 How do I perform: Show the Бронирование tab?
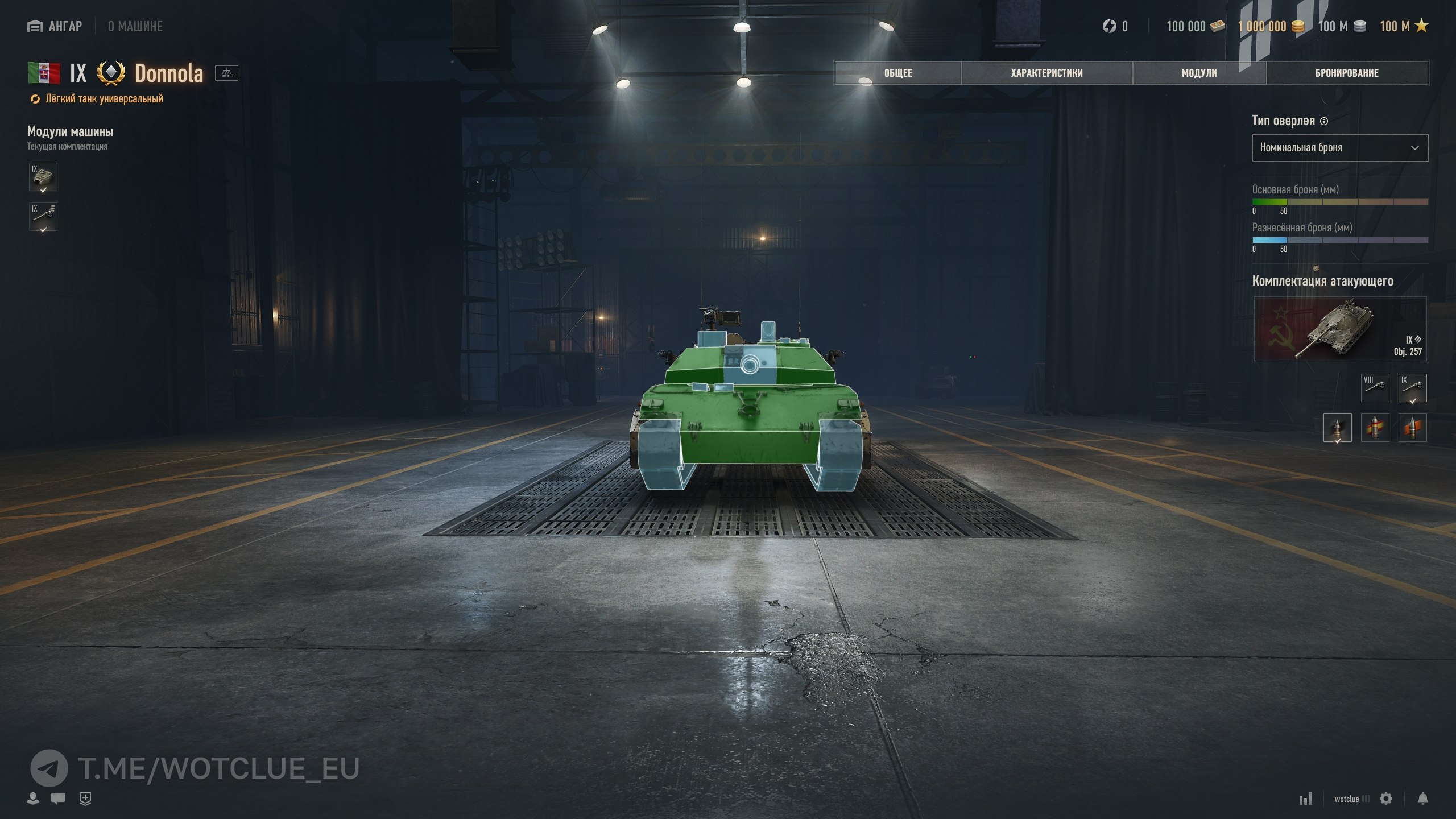pyautogui.click(x=1347, y=73)
